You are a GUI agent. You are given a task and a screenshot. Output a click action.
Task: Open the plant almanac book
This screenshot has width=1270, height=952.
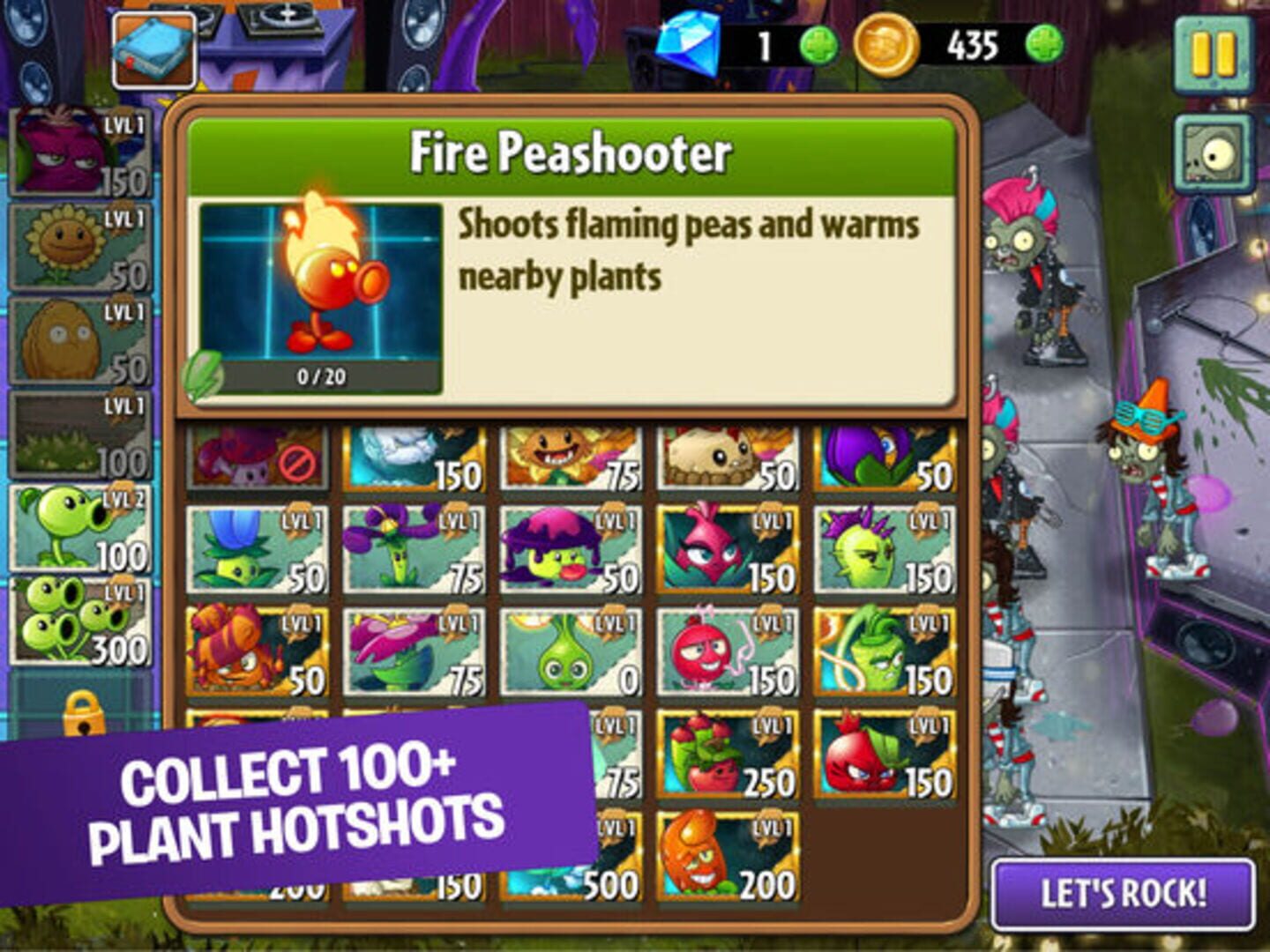153,48
